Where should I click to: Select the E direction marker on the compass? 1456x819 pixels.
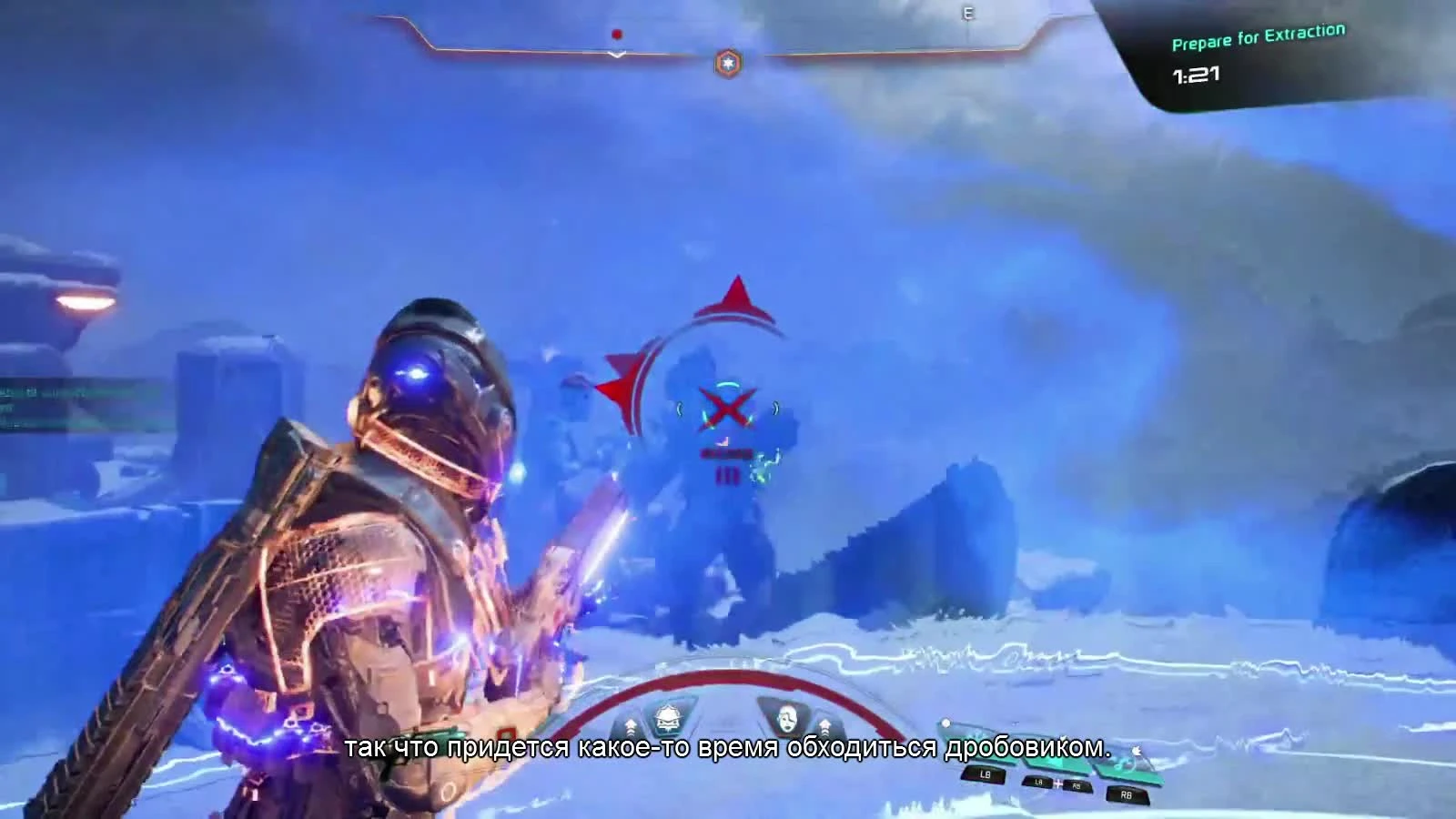967,13
